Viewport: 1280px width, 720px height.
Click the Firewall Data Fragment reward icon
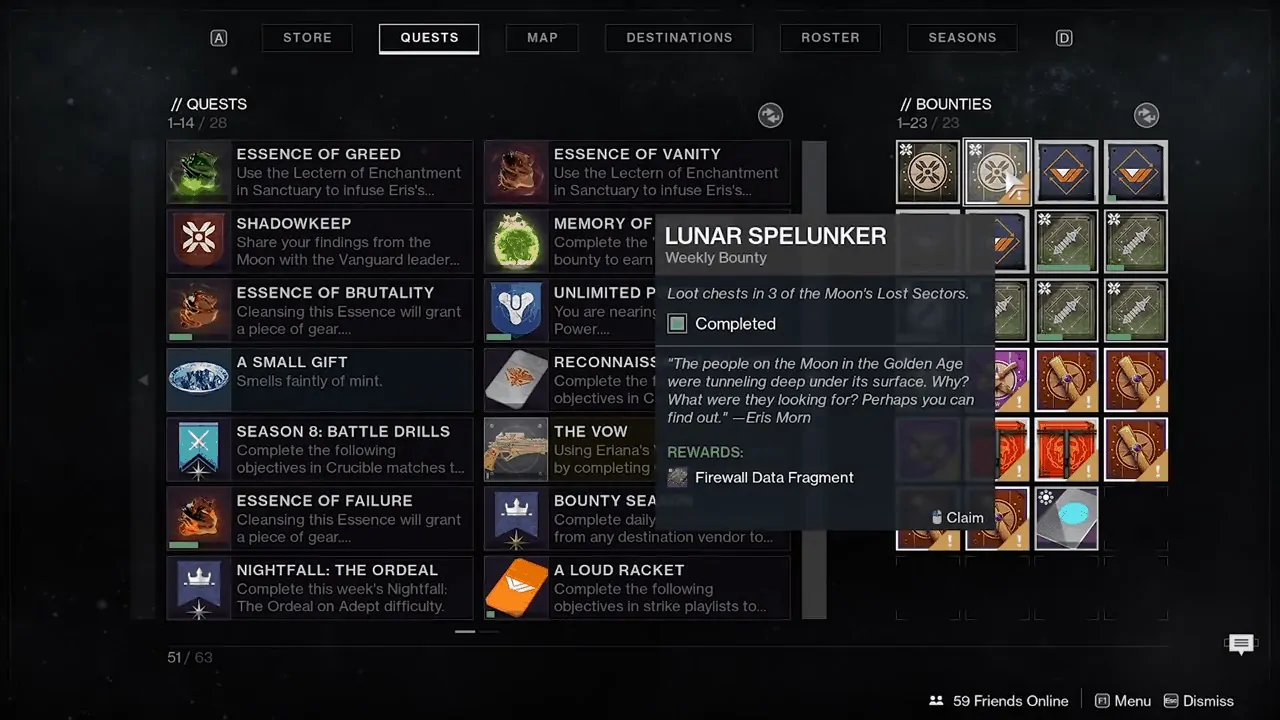(677, 477)
